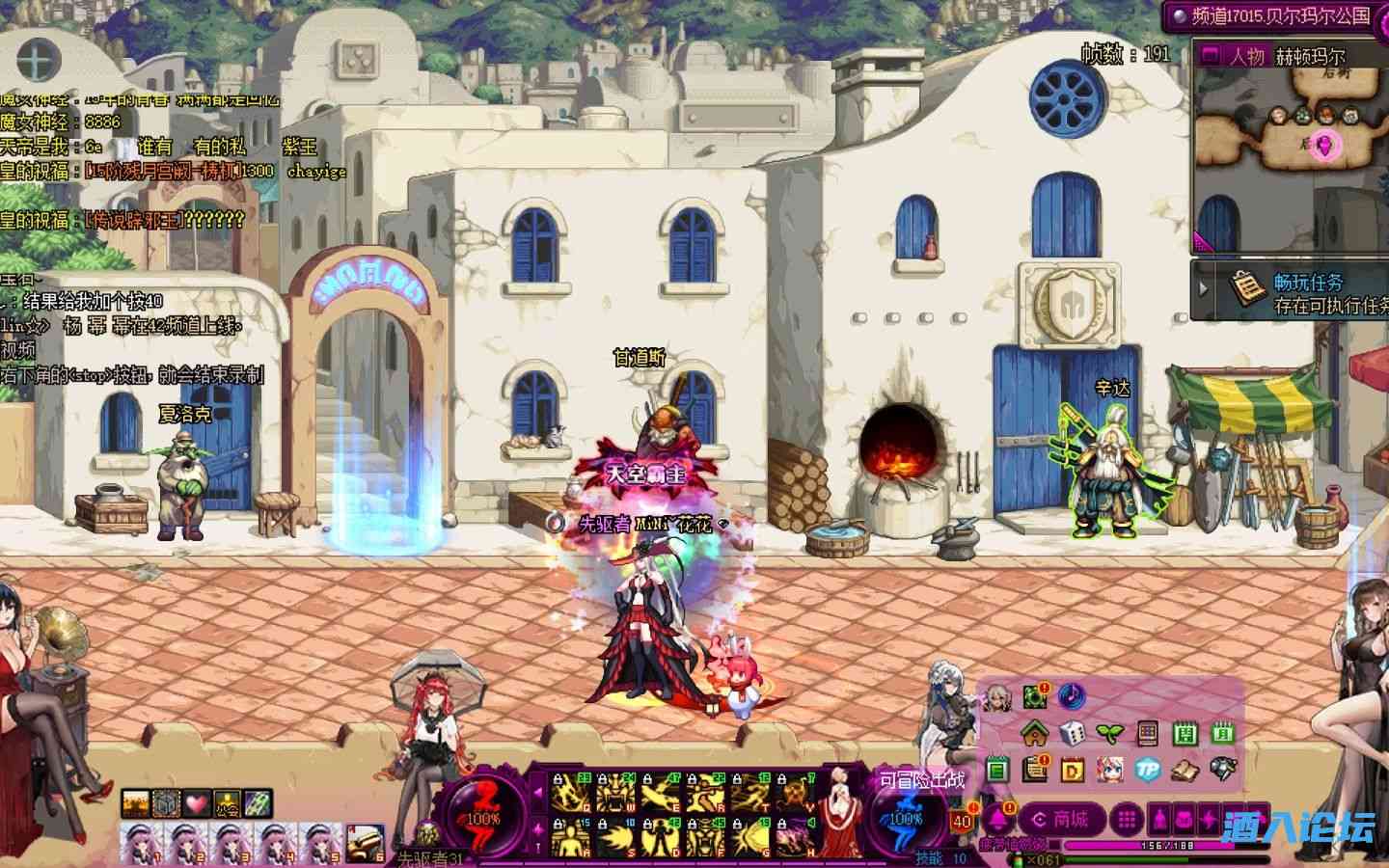Select the heart icon in the buff row
The image size is (1389, 868).
(198, 802)
